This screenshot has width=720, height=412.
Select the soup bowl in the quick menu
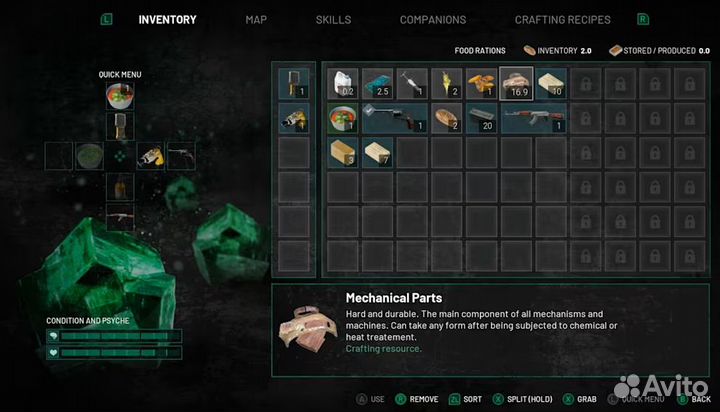coord(120,96)
